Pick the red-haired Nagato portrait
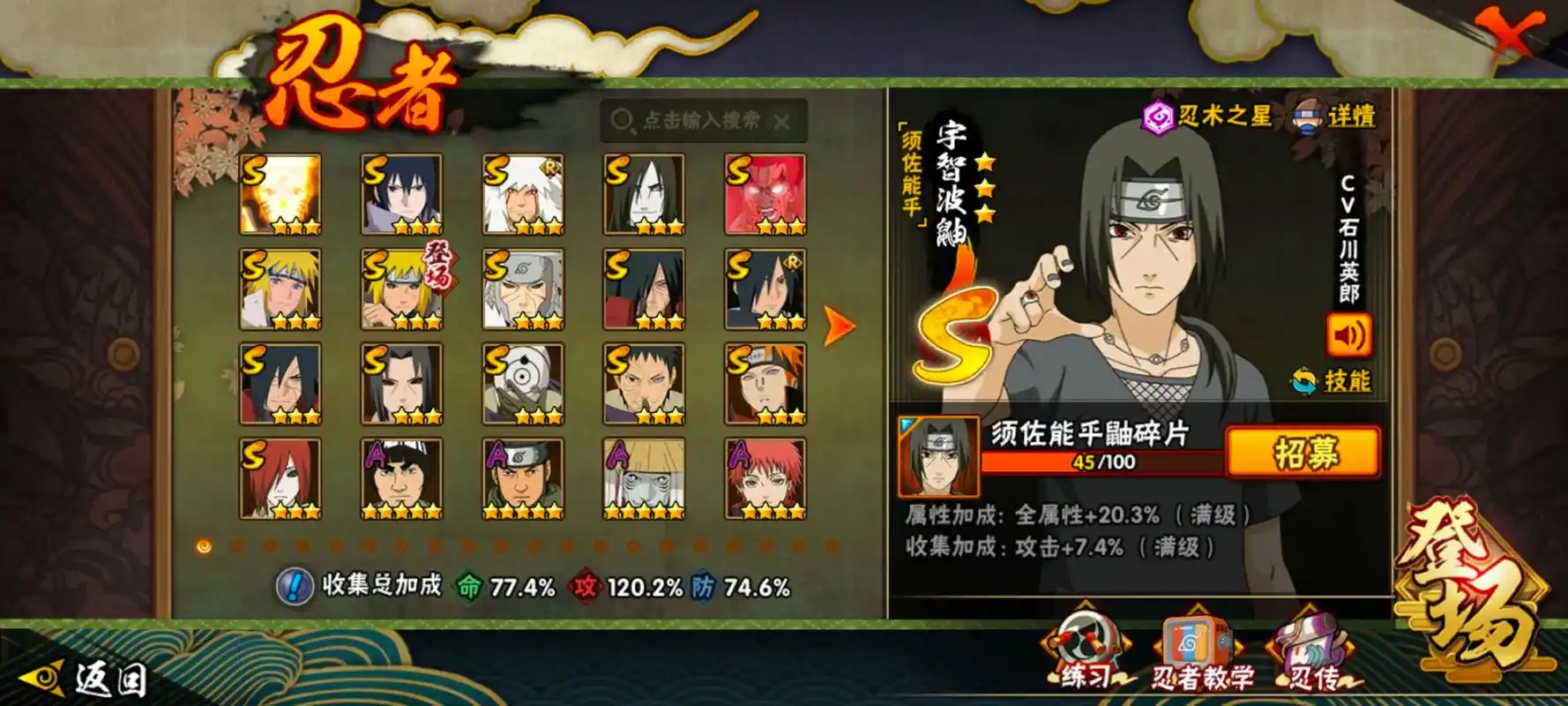The height and width of the screenshot is (706, 1568). pos(280,478)
